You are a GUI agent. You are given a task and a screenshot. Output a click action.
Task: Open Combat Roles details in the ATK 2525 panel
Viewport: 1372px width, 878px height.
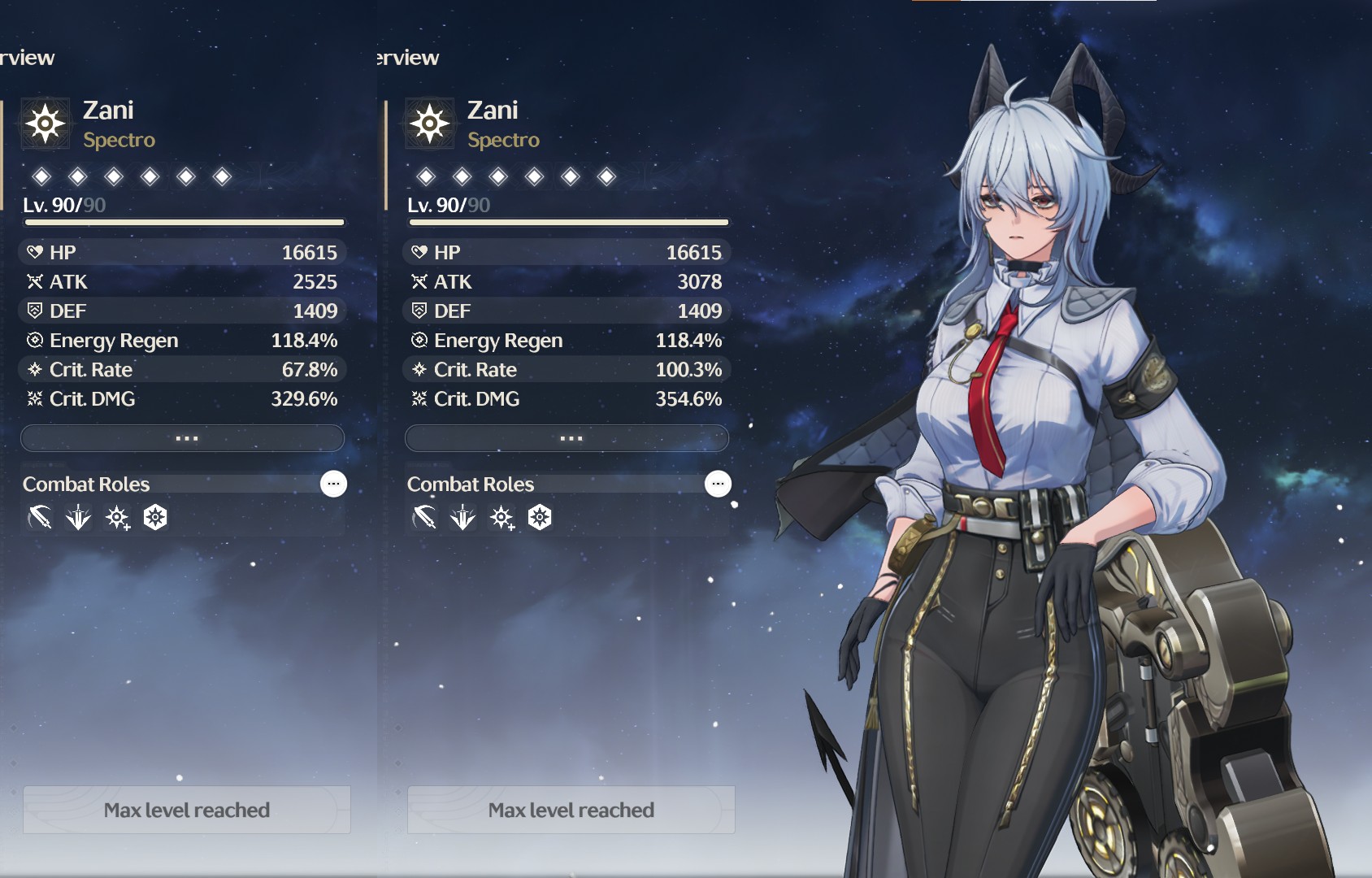[x=333, y=484]
